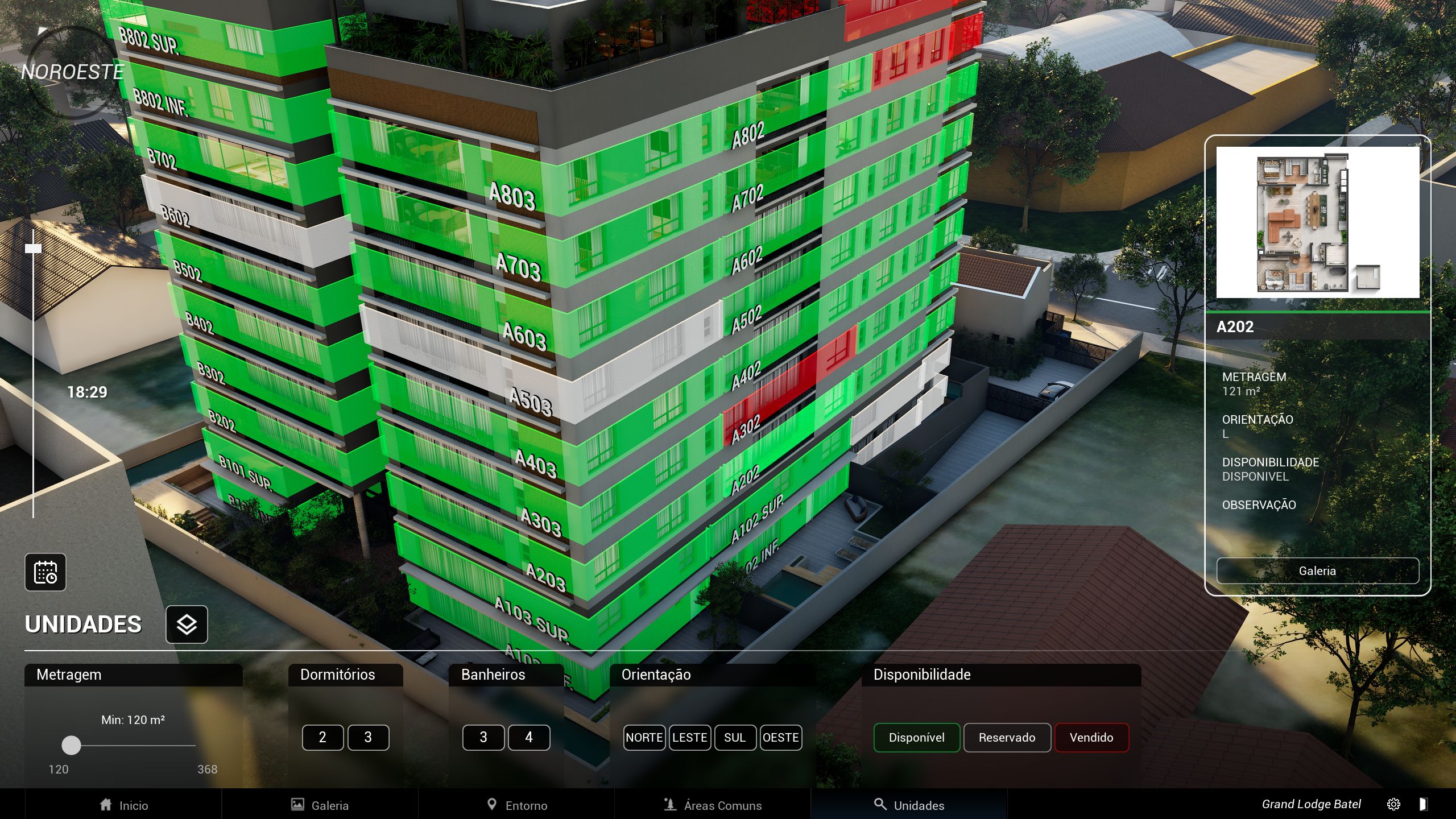1456x819 pixels.
Task: Filter by 3 banheiros
Action: 483,738
